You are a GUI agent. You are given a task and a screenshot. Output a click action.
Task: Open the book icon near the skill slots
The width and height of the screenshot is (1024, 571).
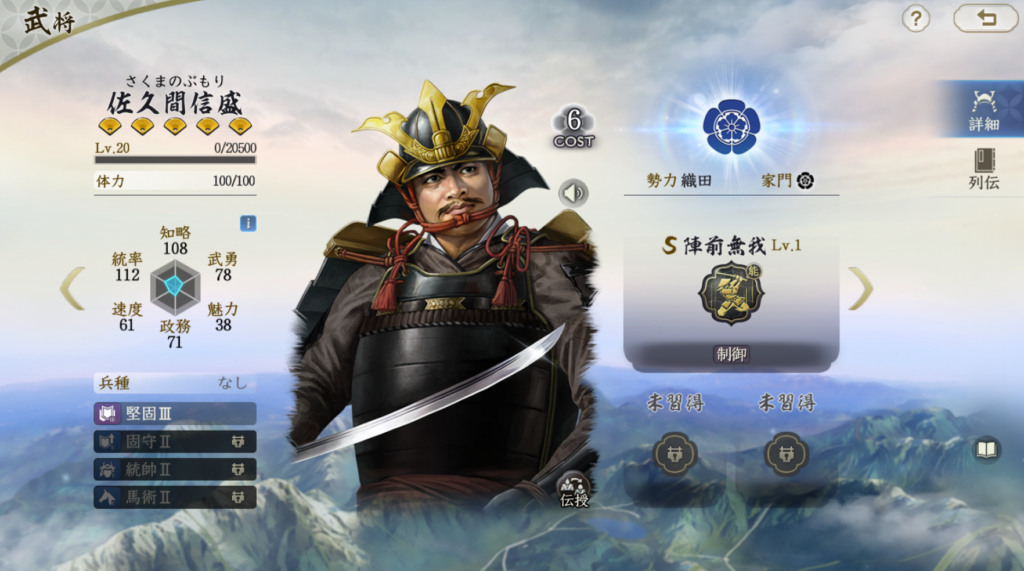click(x=986, y=450)
